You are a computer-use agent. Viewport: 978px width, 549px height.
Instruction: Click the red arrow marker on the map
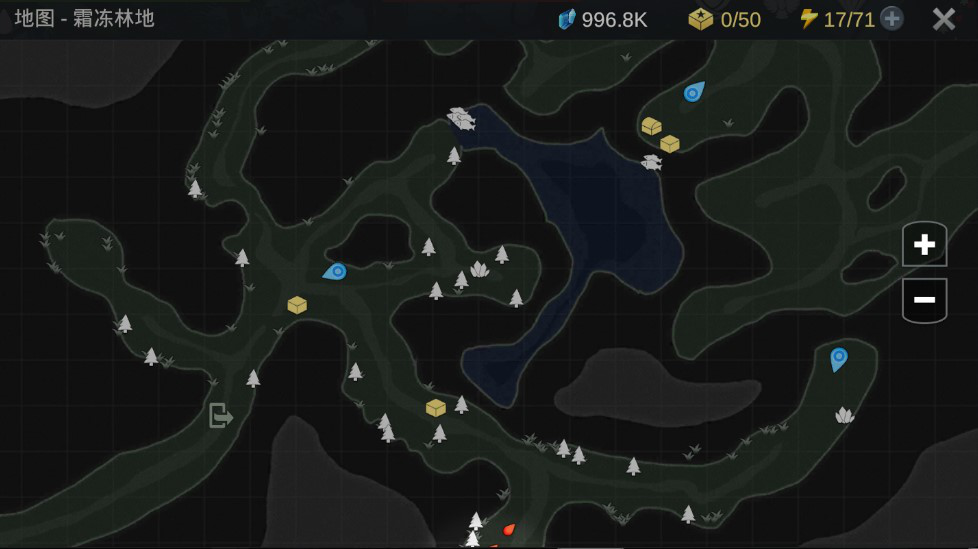pos(508,529)
